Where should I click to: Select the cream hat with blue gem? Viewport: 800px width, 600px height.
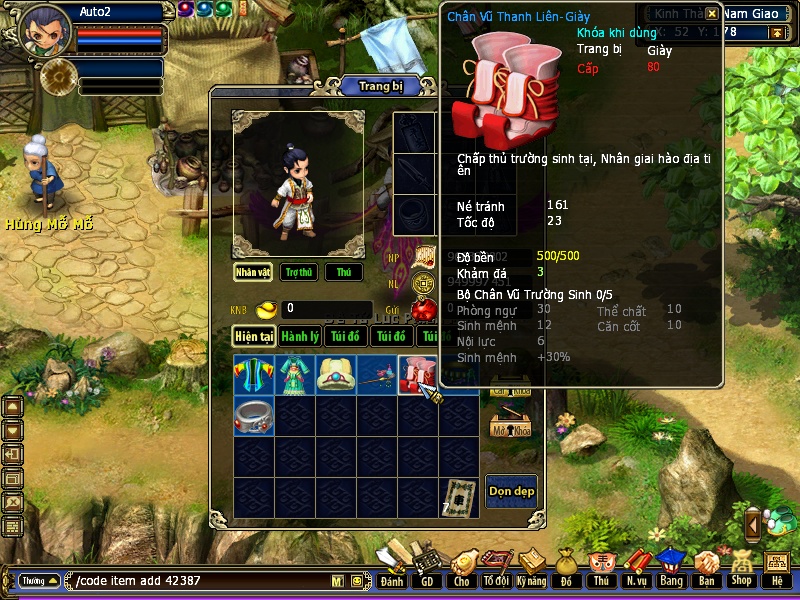(336, 374)
